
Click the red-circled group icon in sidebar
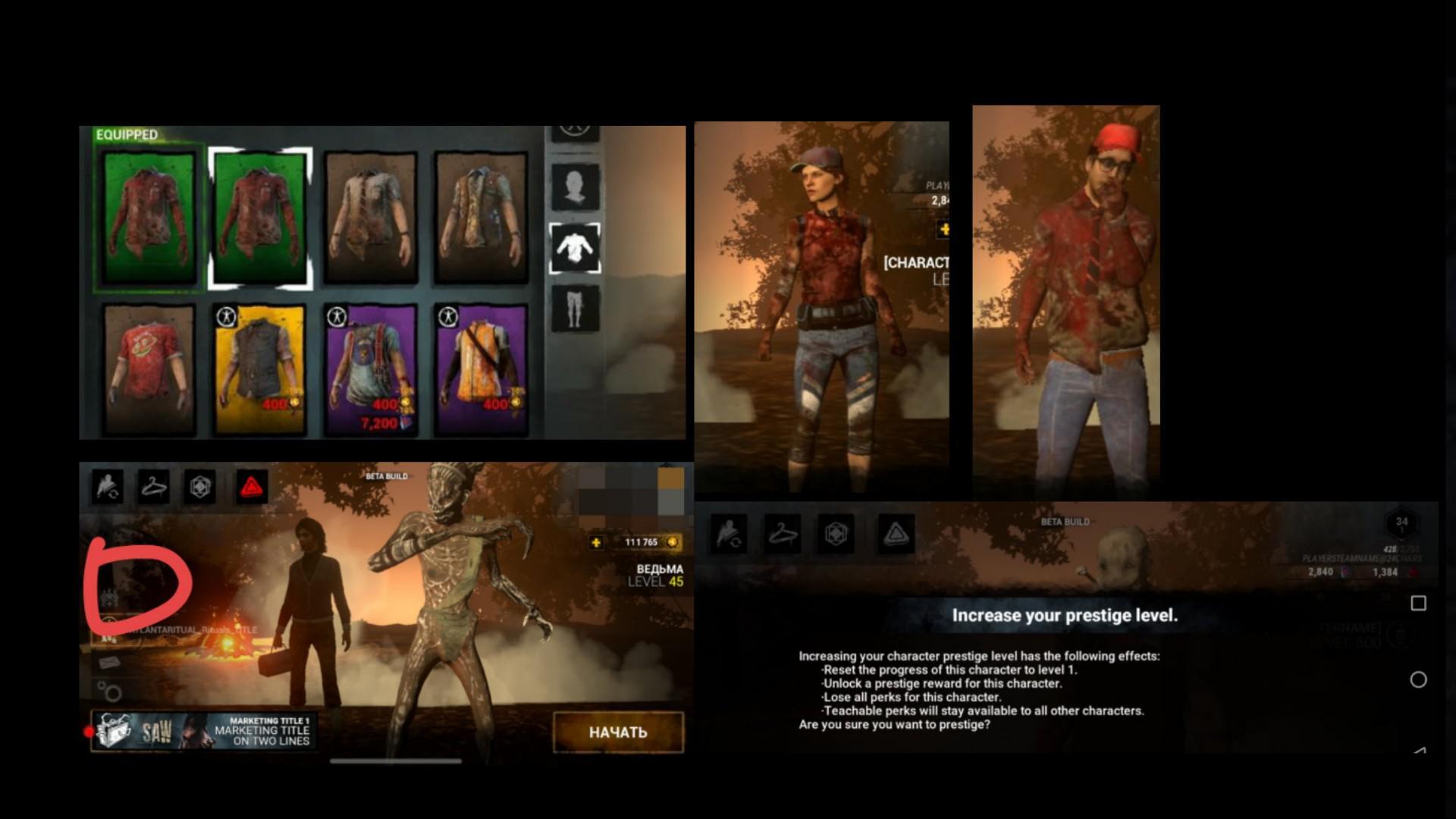108,595
